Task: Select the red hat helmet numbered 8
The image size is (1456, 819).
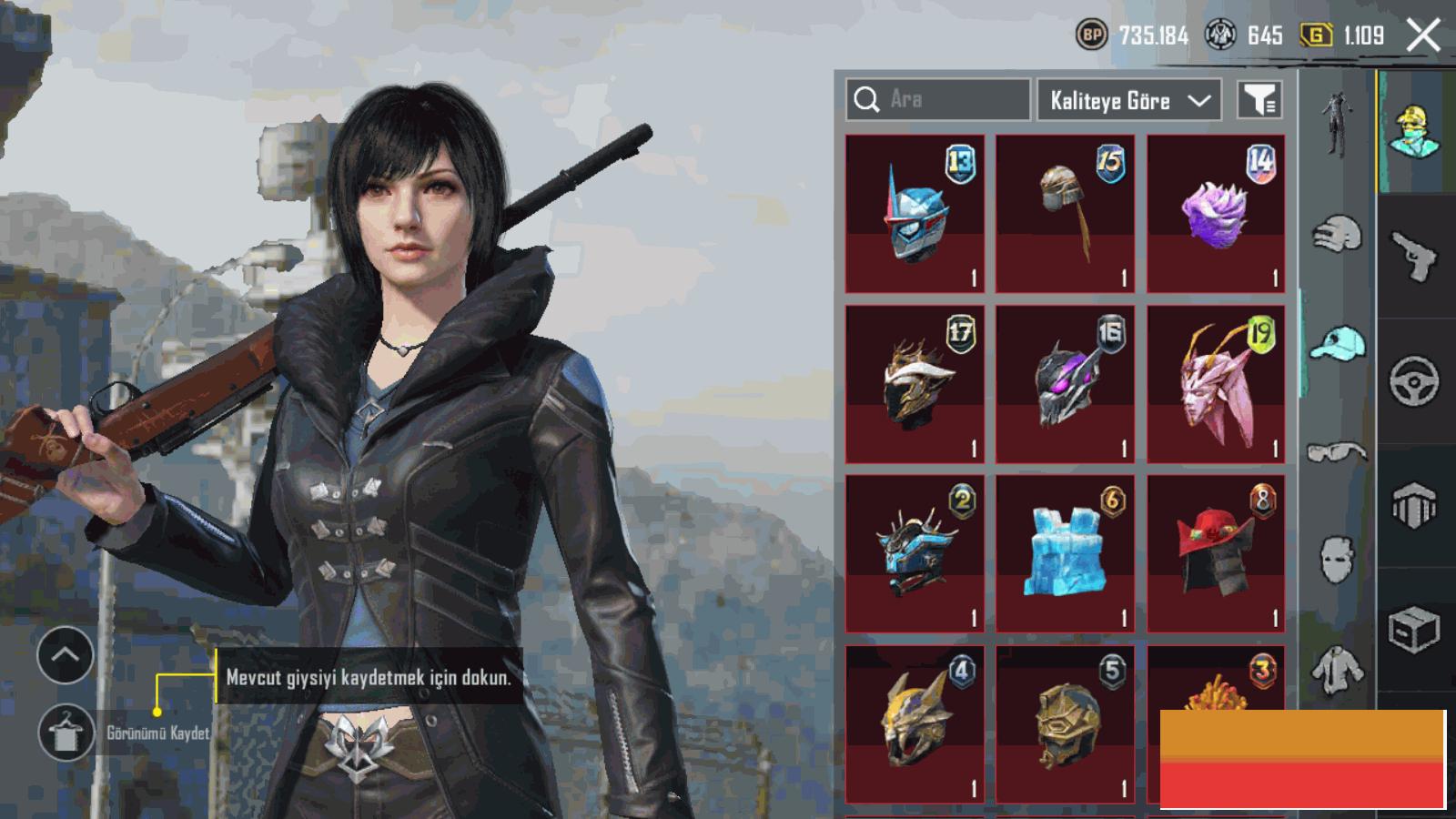Action: click(x=1216, y=553)
